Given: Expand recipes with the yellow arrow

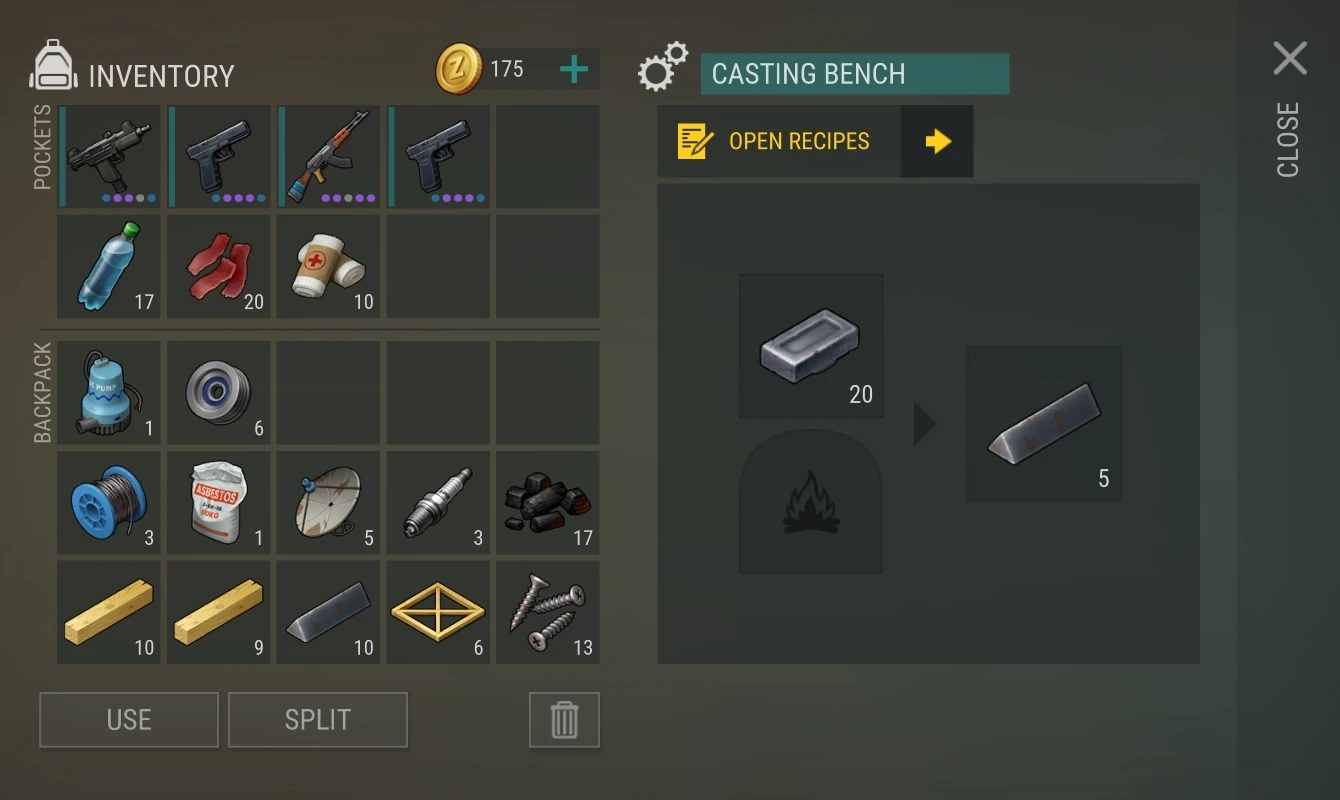Looking at the screenshot, I should (x=937, y=141).
